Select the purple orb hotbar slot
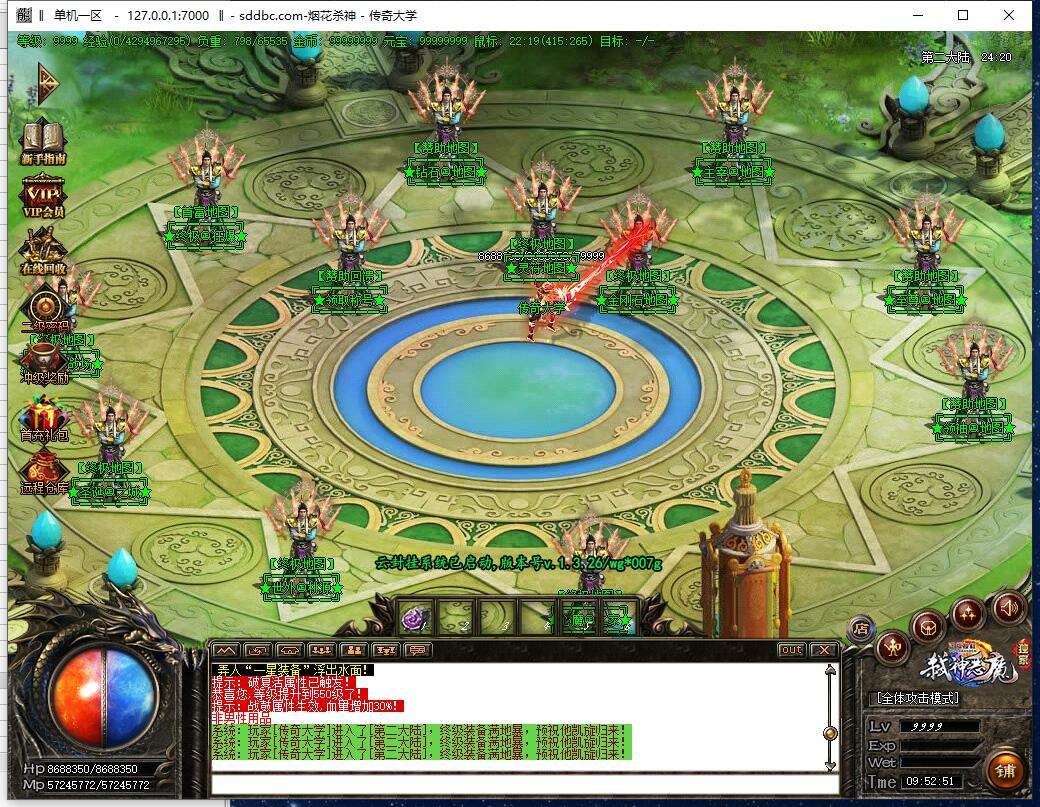 [x=414, y=619]
